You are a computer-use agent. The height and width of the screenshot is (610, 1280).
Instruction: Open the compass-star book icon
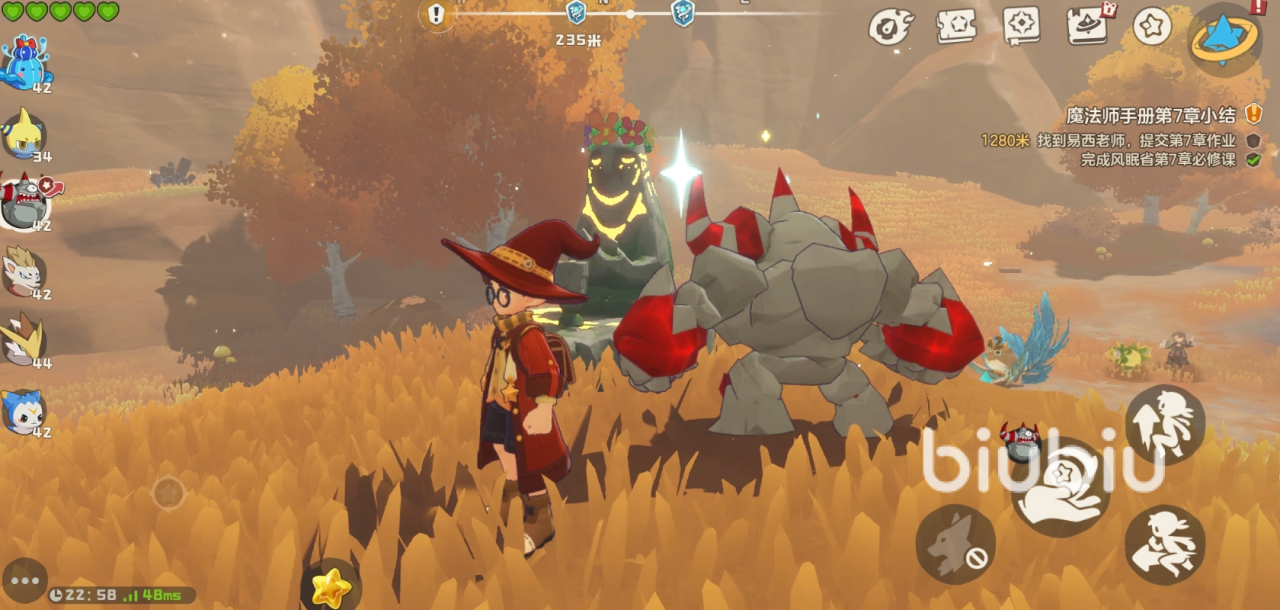(x=1021, y=26)
